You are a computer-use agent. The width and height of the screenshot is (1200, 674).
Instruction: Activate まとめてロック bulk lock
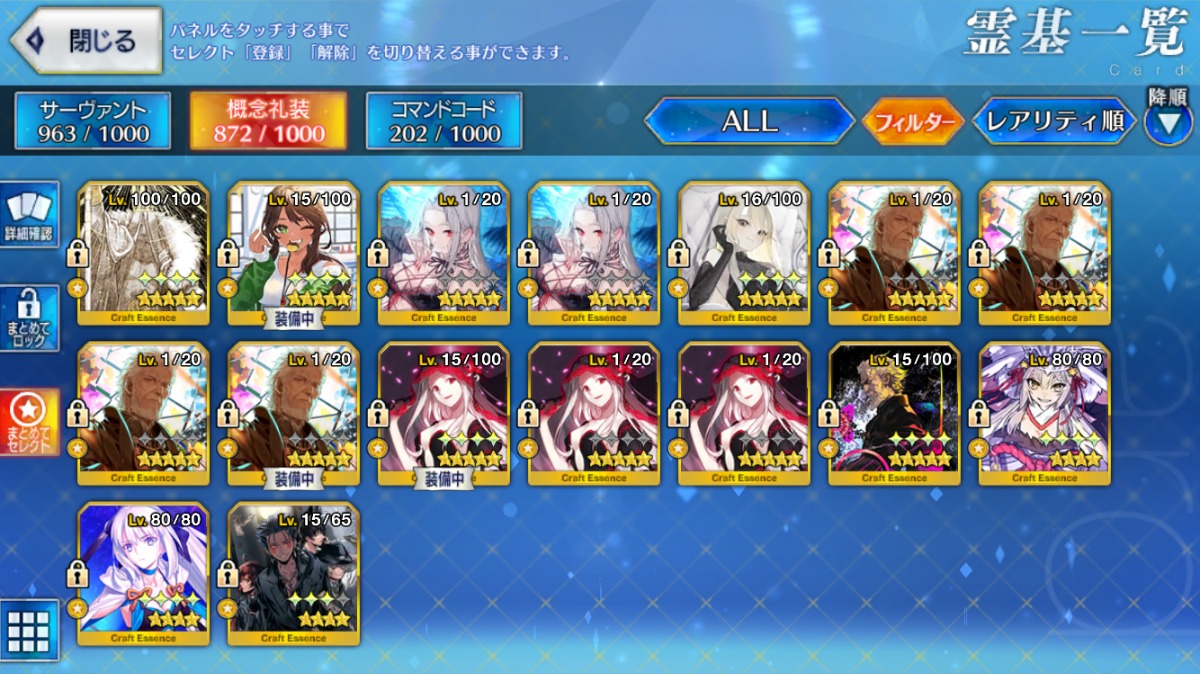[x=29, y=318]
